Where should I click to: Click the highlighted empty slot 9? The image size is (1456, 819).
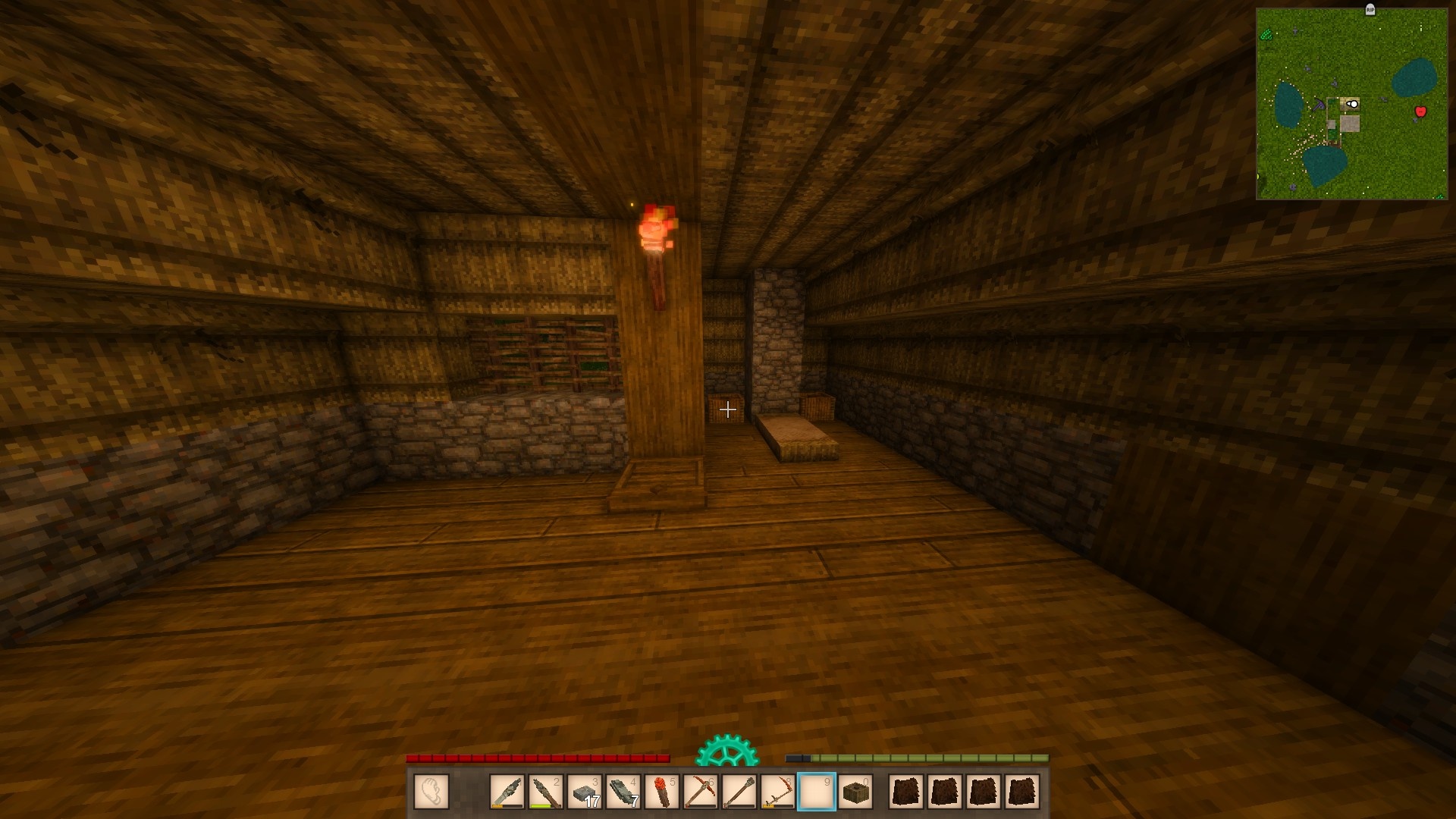[x=817, y=792]
